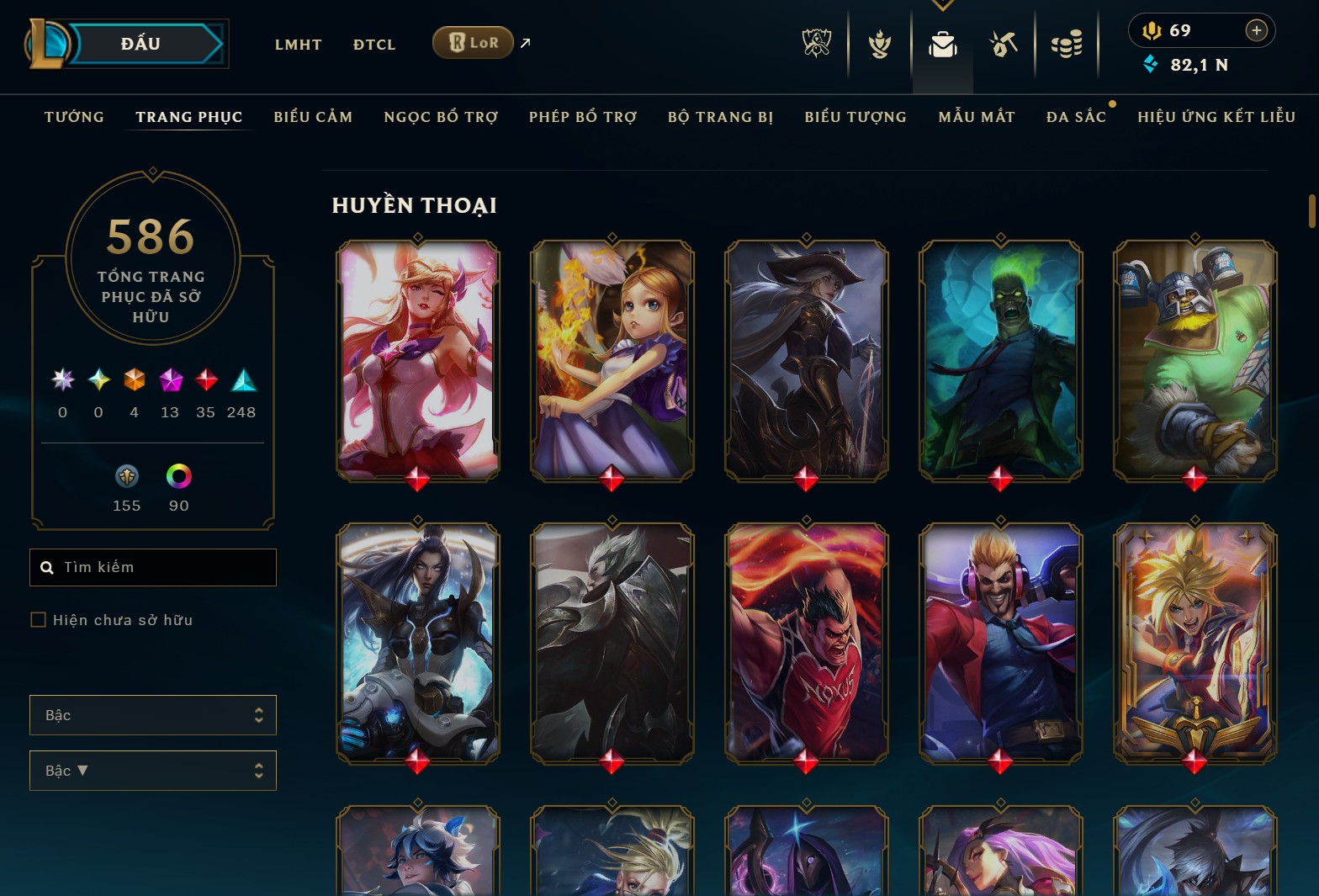The image size is (1319, 896).
Task: Click the chroma color wheel showing 90
Action: pos(177,476)
